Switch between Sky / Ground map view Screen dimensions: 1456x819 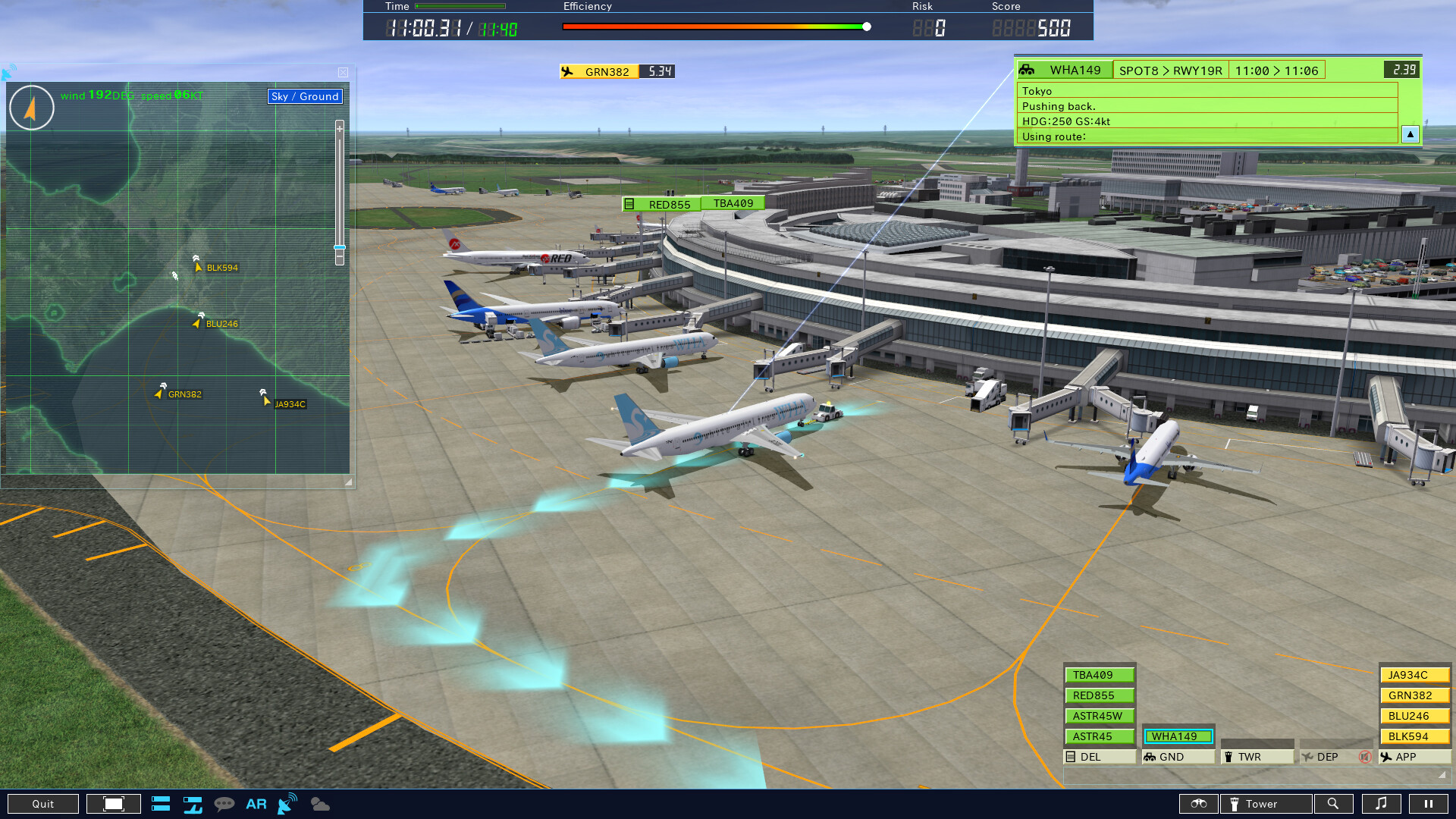pos(304,96)
